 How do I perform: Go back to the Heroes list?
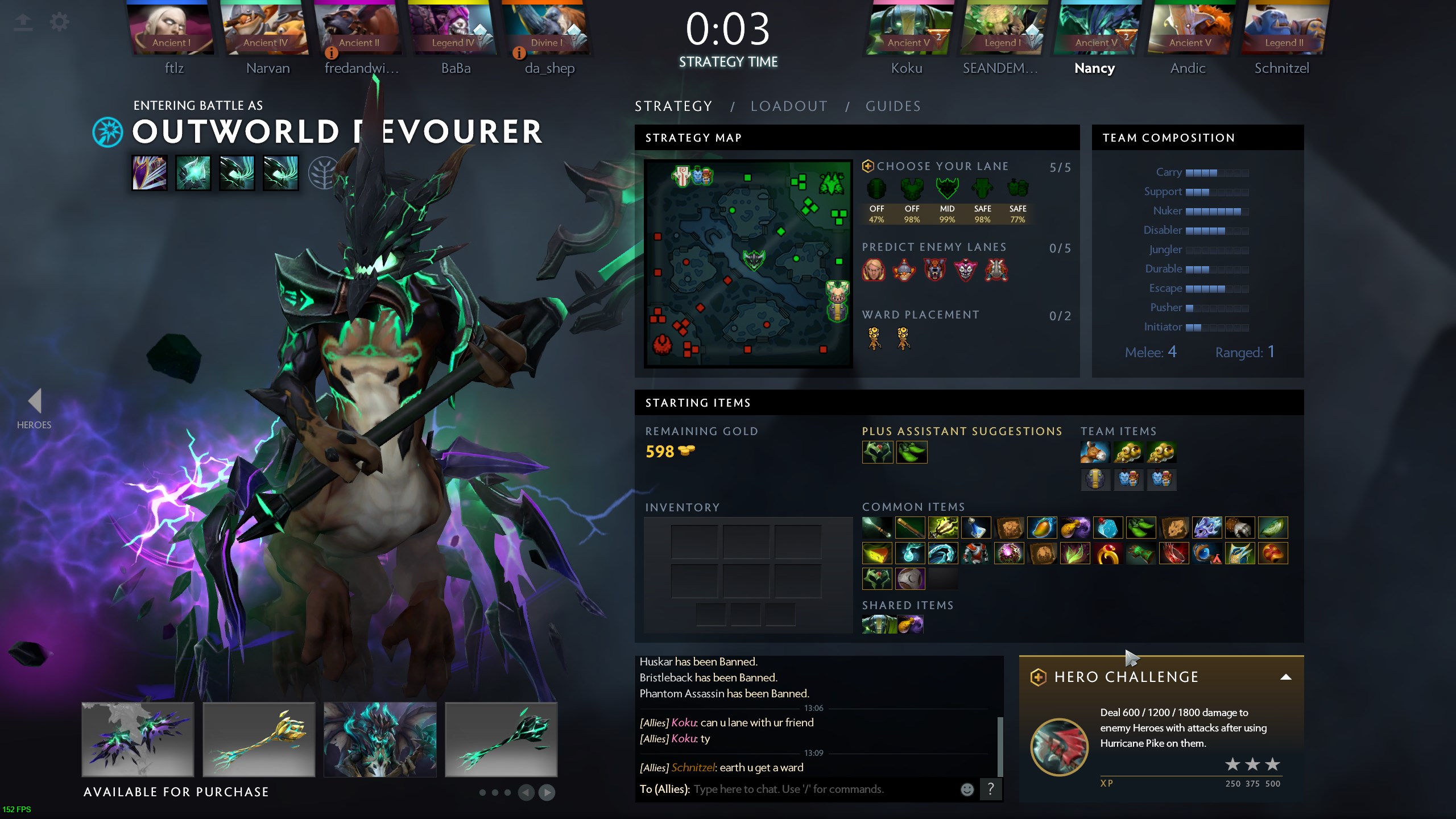click(x=34, y=408)
